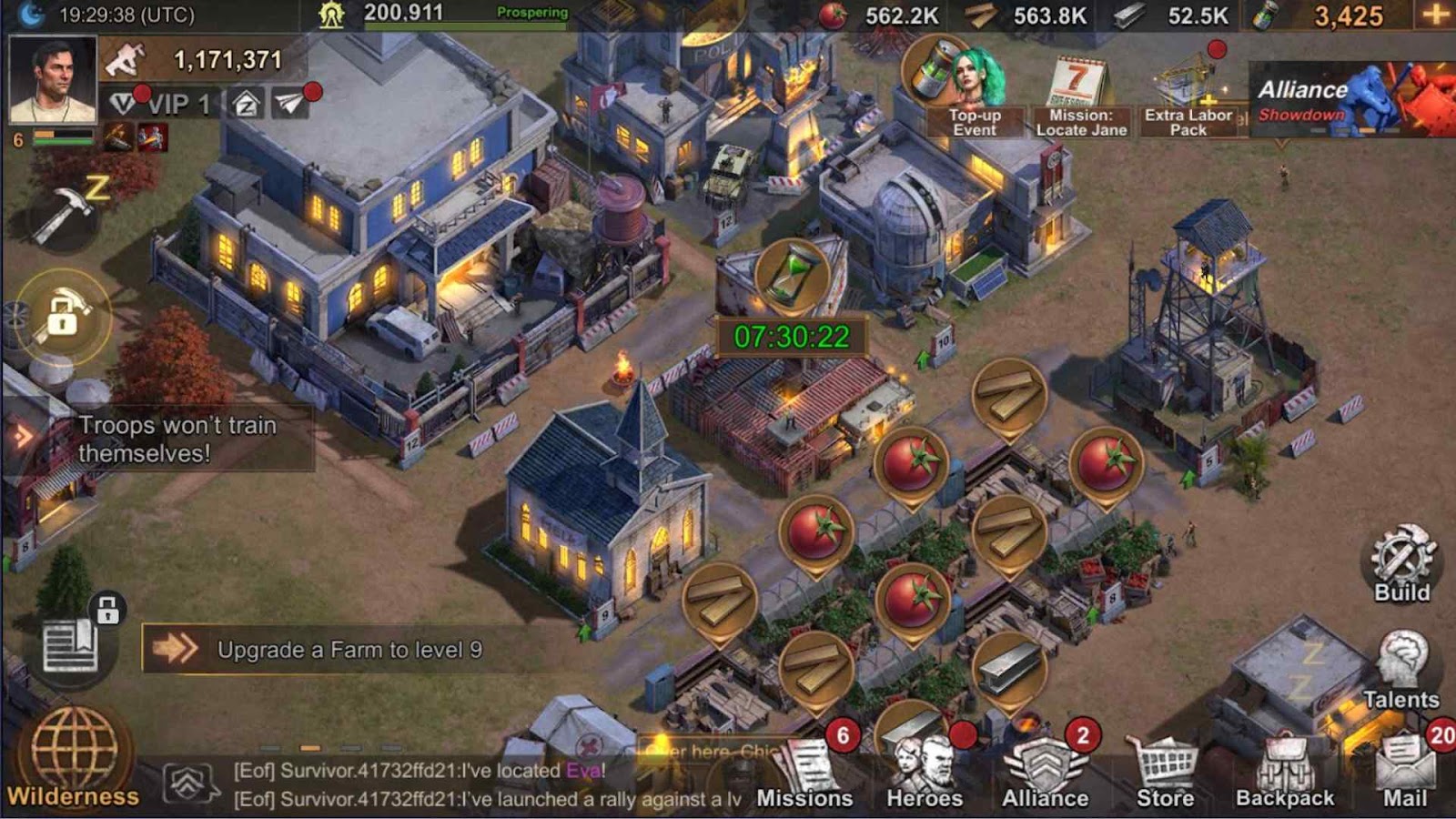Image resolution: width=1456 pixels, height=819 pixels.
Task: Open the Talents brain icon
Action: point(1401,669)
